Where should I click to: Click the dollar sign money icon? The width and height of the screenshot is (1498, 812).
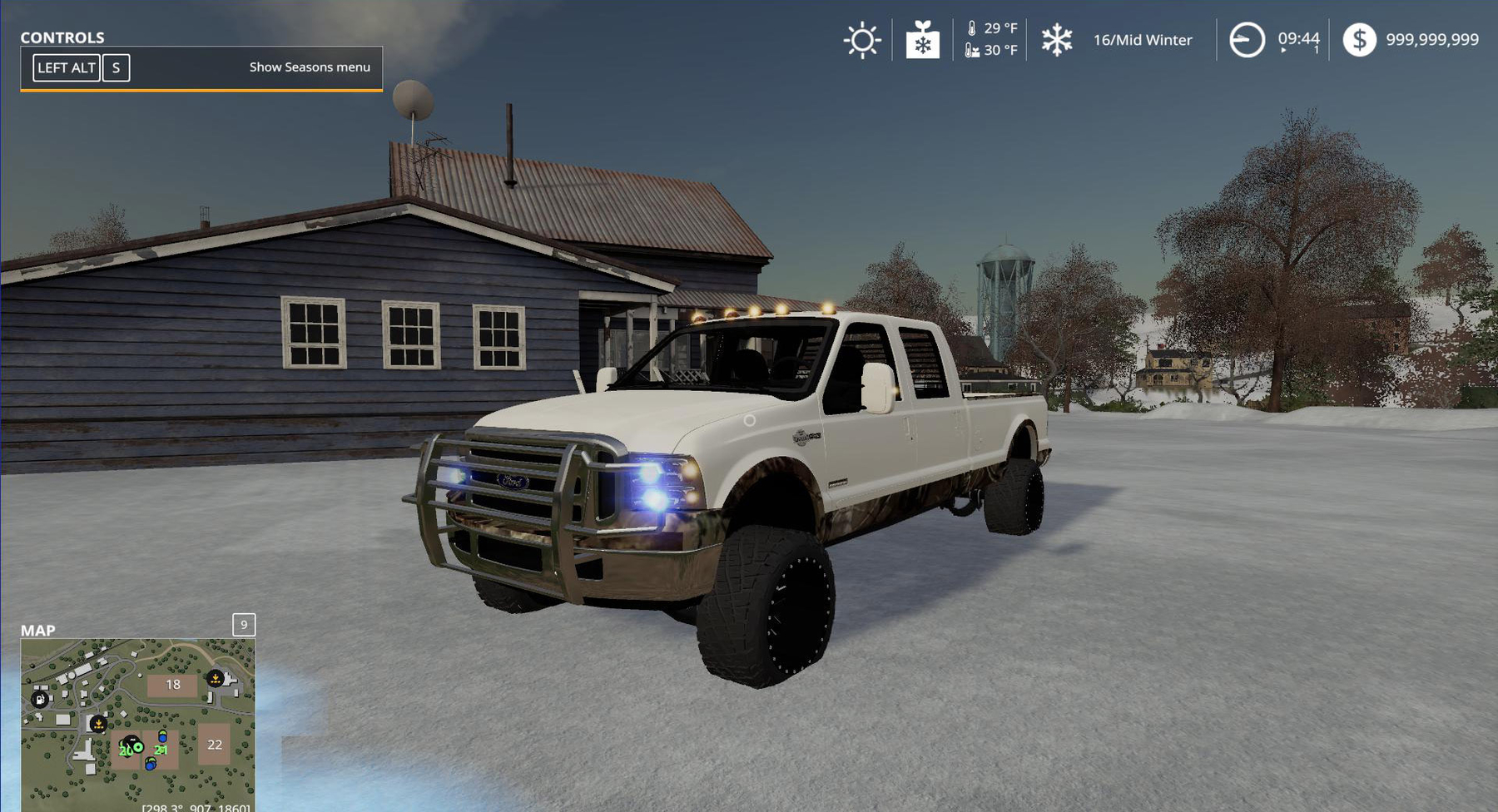click(x=1359, y=40)
